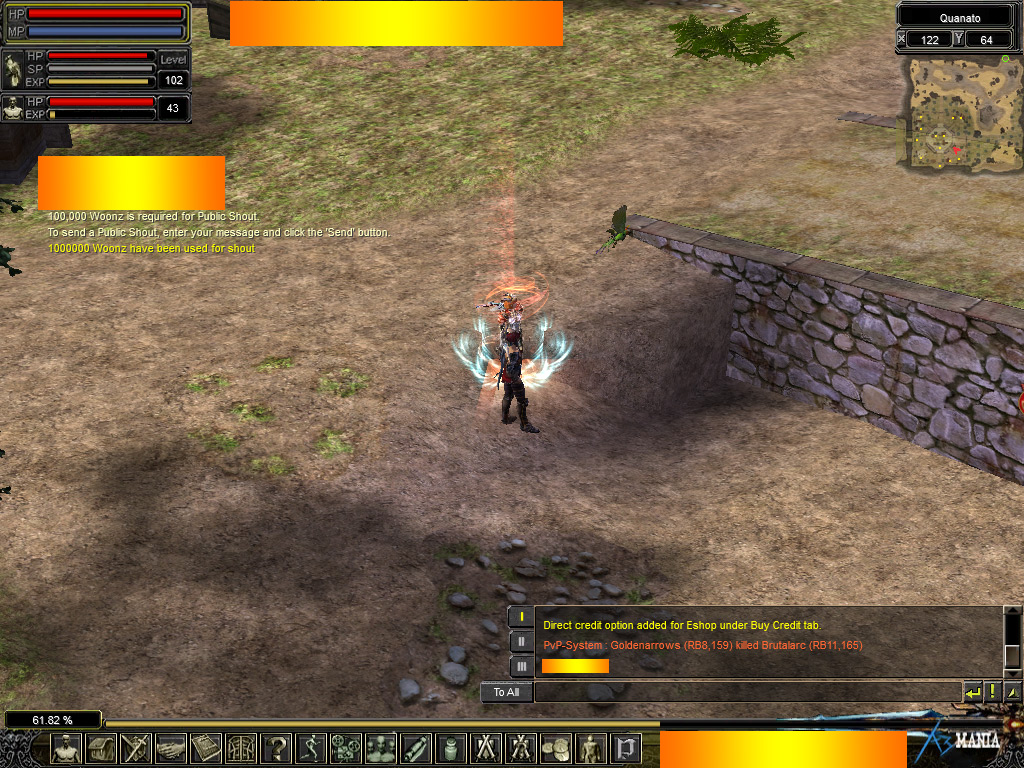The width and height of the screenshot is (1024, 768).
Task: Open the question mark help icon
Action: 276,748
